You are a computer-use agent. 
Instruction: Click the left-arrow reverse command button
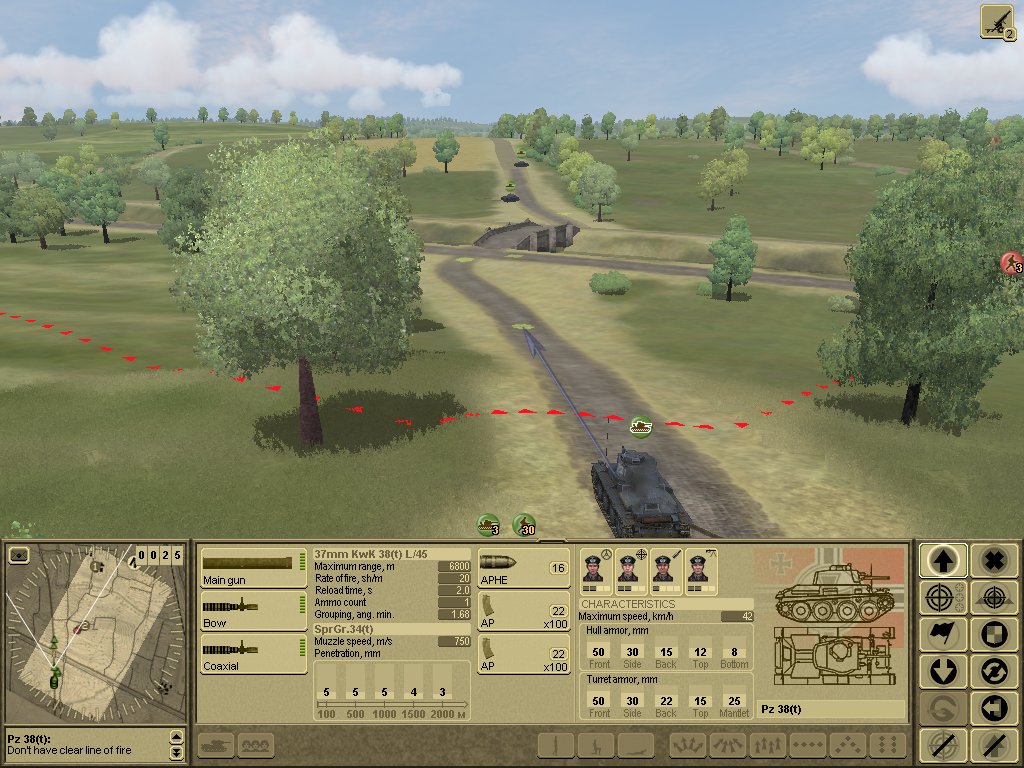tap(993, 708)
